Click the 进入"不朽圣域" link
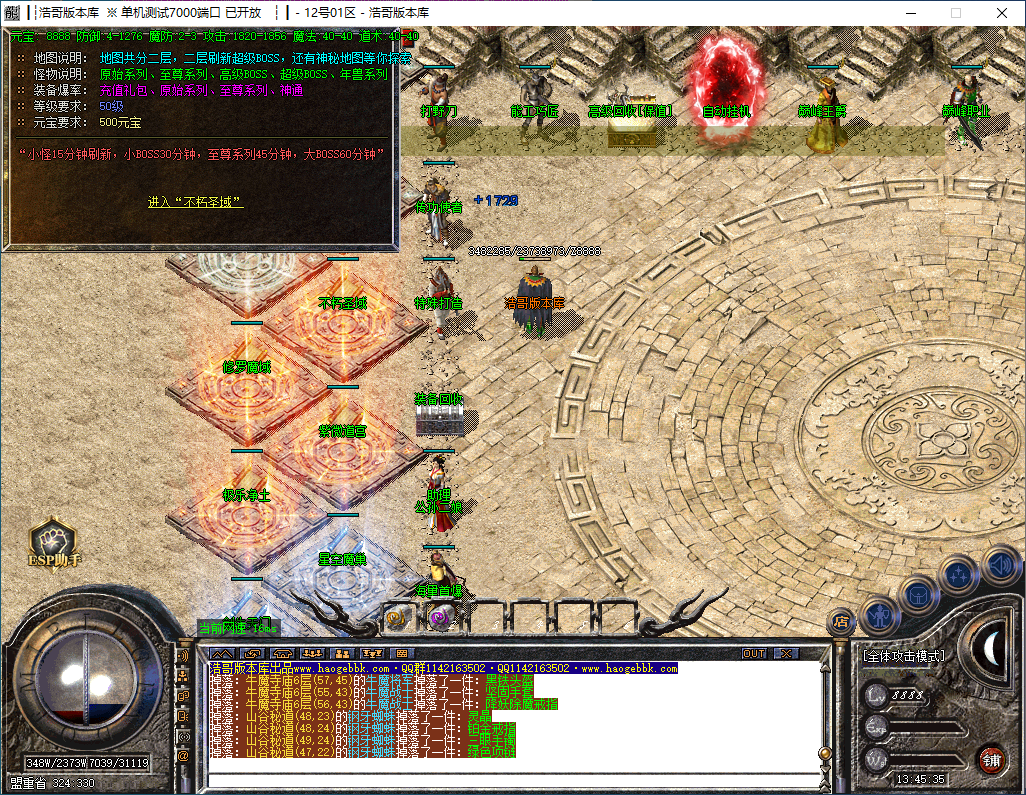 pos(195,202)
